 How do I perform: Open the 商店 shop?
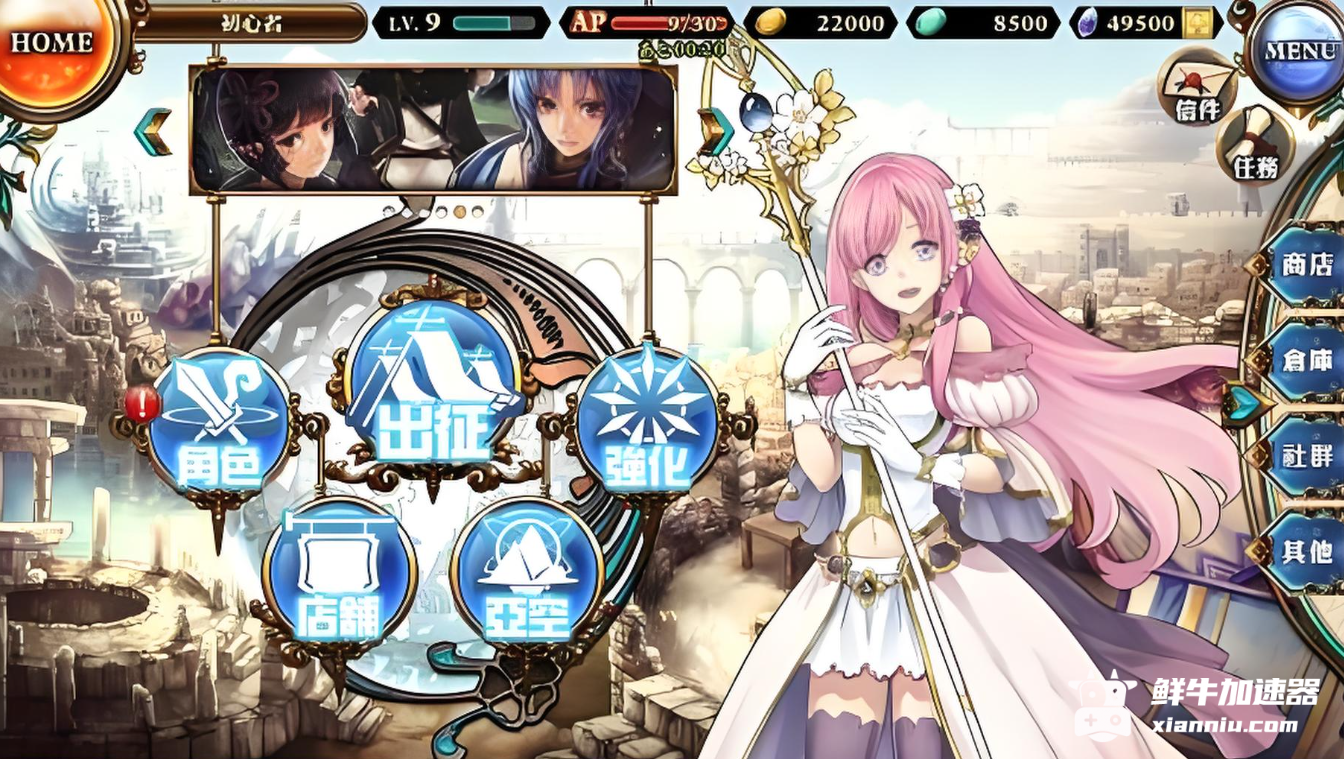coord(1305,265)
